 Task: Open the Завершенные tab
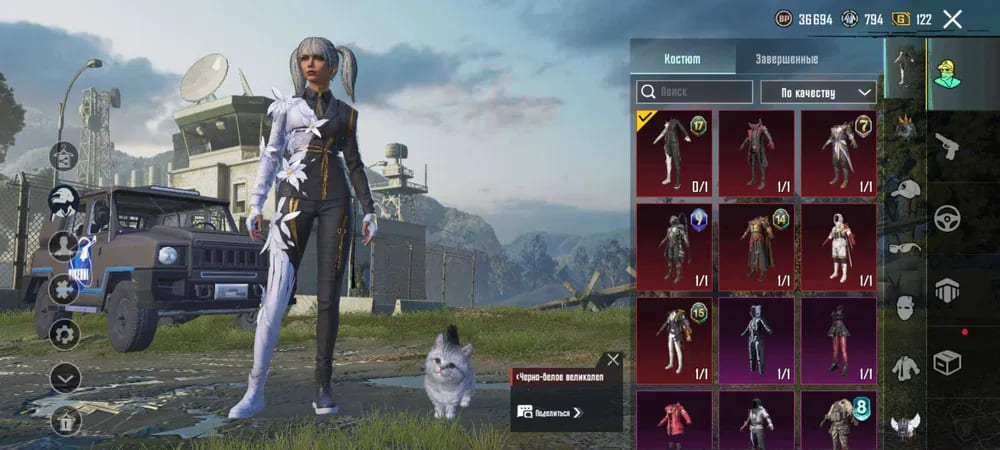[785, 59]
